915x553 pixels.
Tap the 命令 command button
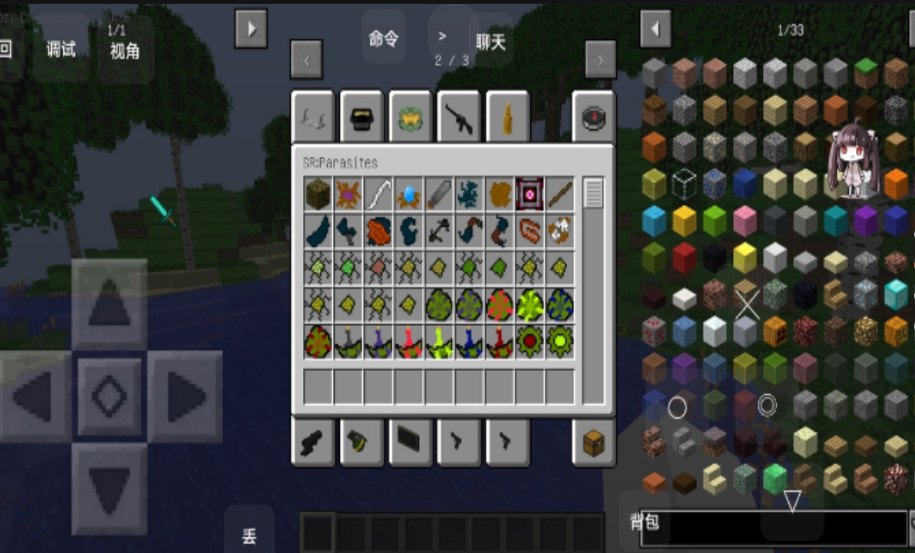[x=384, y=39]
